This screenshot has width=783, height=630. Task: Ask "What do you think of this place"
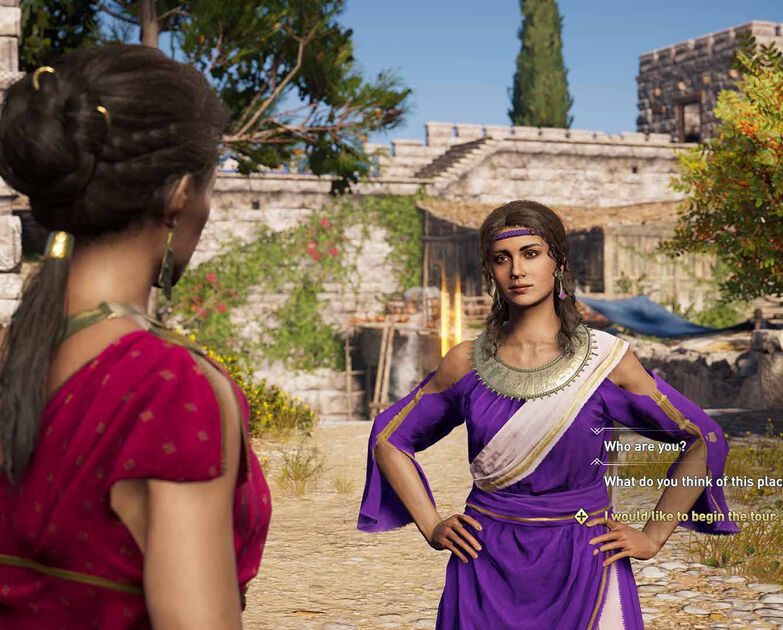(x=692, y=481)
